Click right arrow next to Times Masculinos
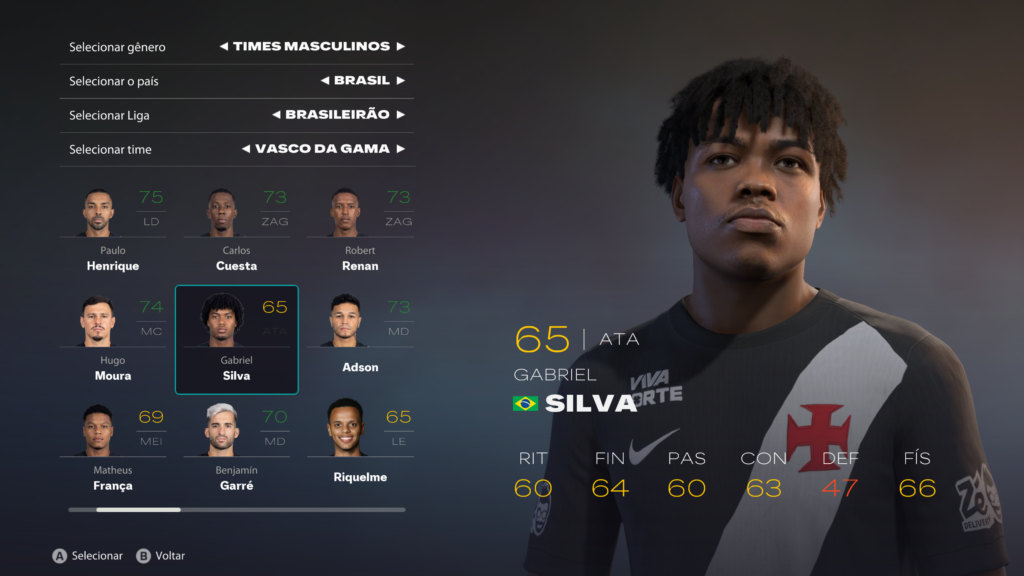This screenshot has height=576, width=1024. (x=400, y=47)
